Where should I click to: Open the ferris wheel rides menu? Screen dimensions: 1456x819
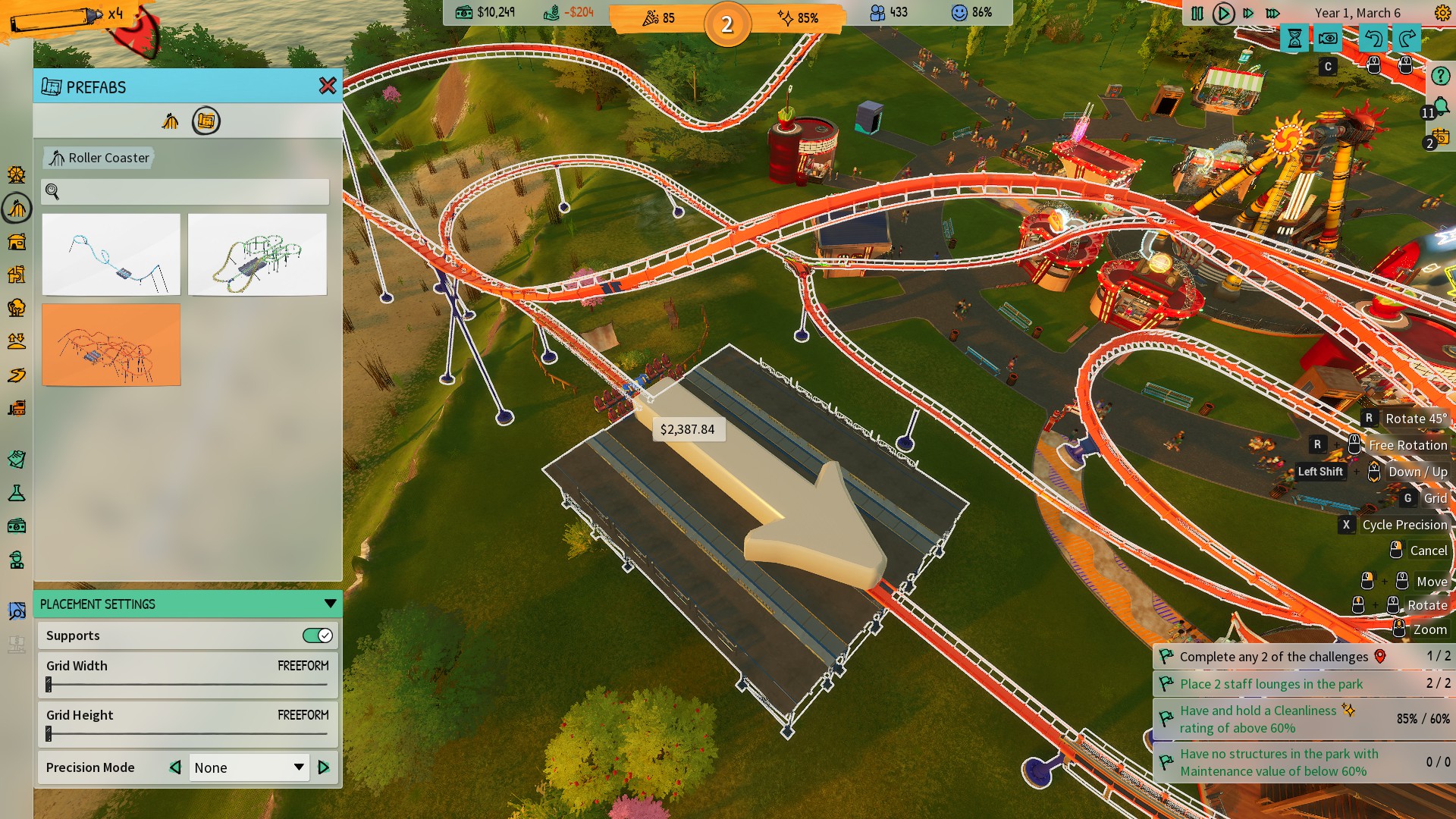pos(17,175)
